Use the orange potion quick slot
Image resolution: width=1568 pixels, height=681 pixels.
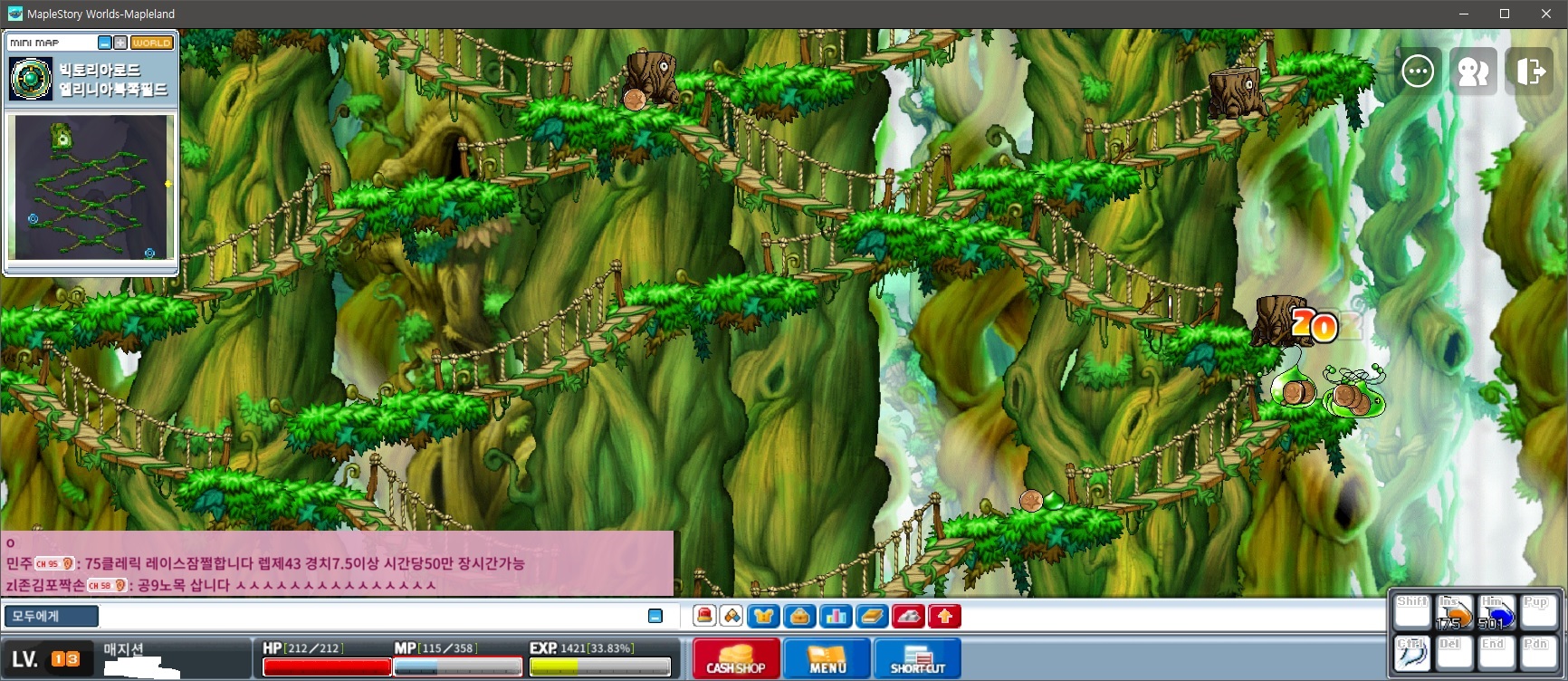(x=1454, y=613)
